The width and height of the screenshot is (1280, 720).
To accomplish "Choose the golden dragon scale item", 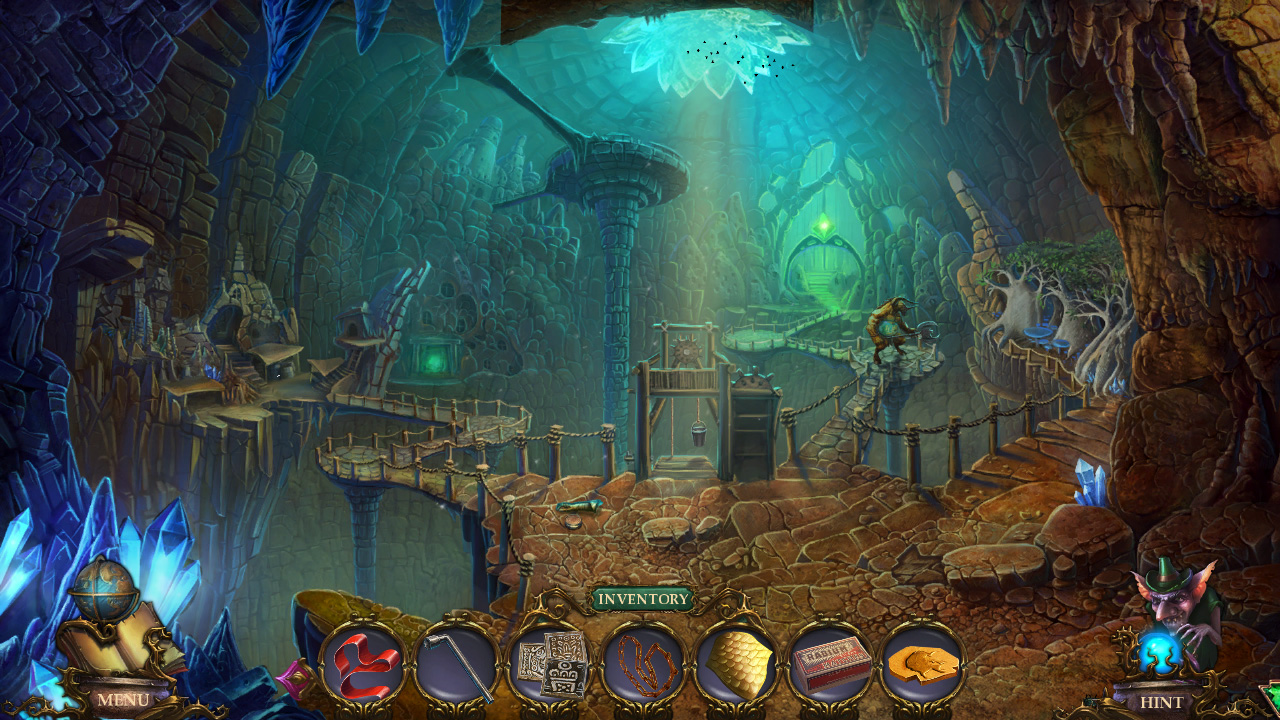I will (740, 660).
